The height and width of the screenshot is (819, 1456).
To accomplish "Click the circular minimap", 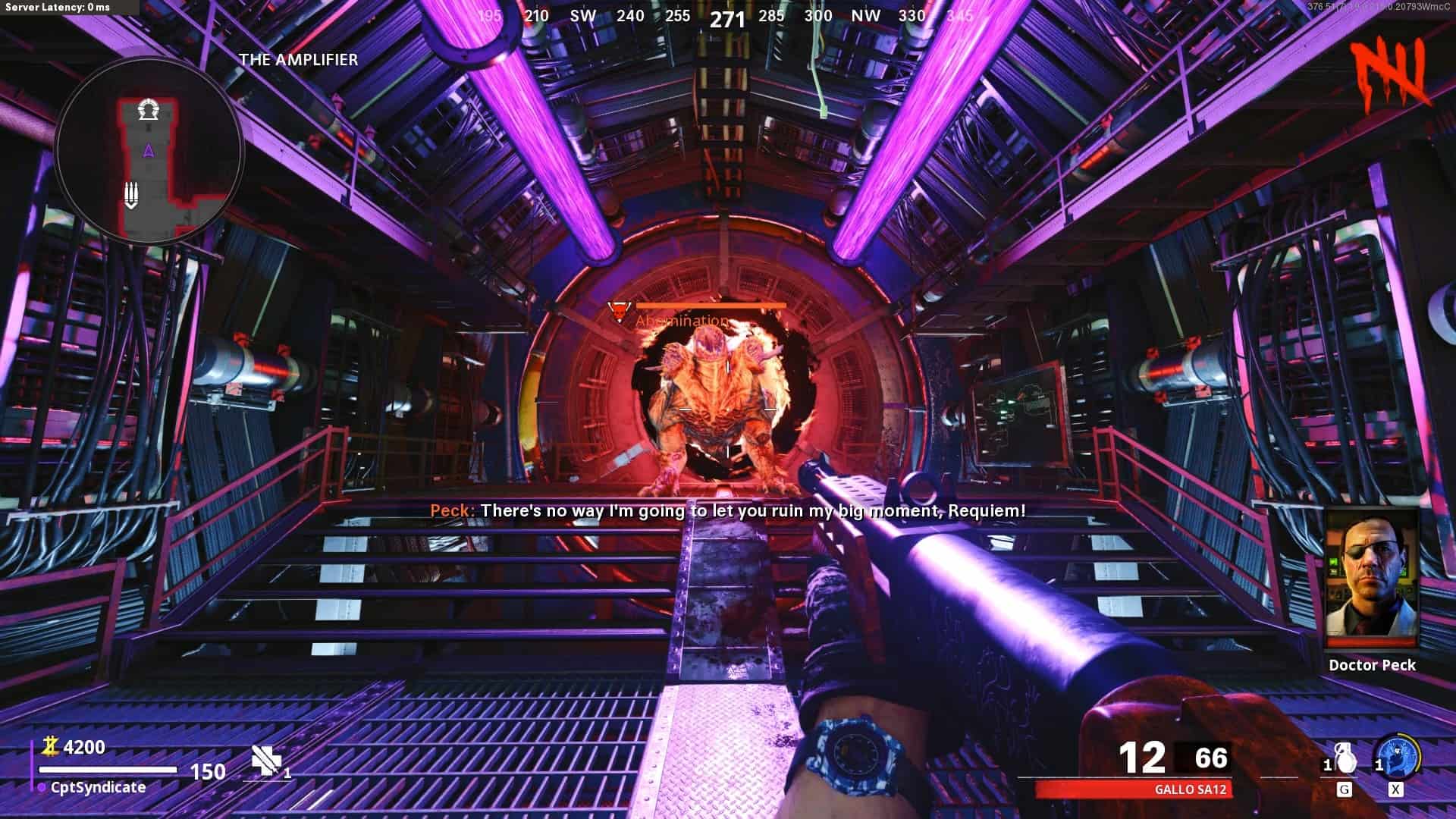I will click(x=149, y=152).
